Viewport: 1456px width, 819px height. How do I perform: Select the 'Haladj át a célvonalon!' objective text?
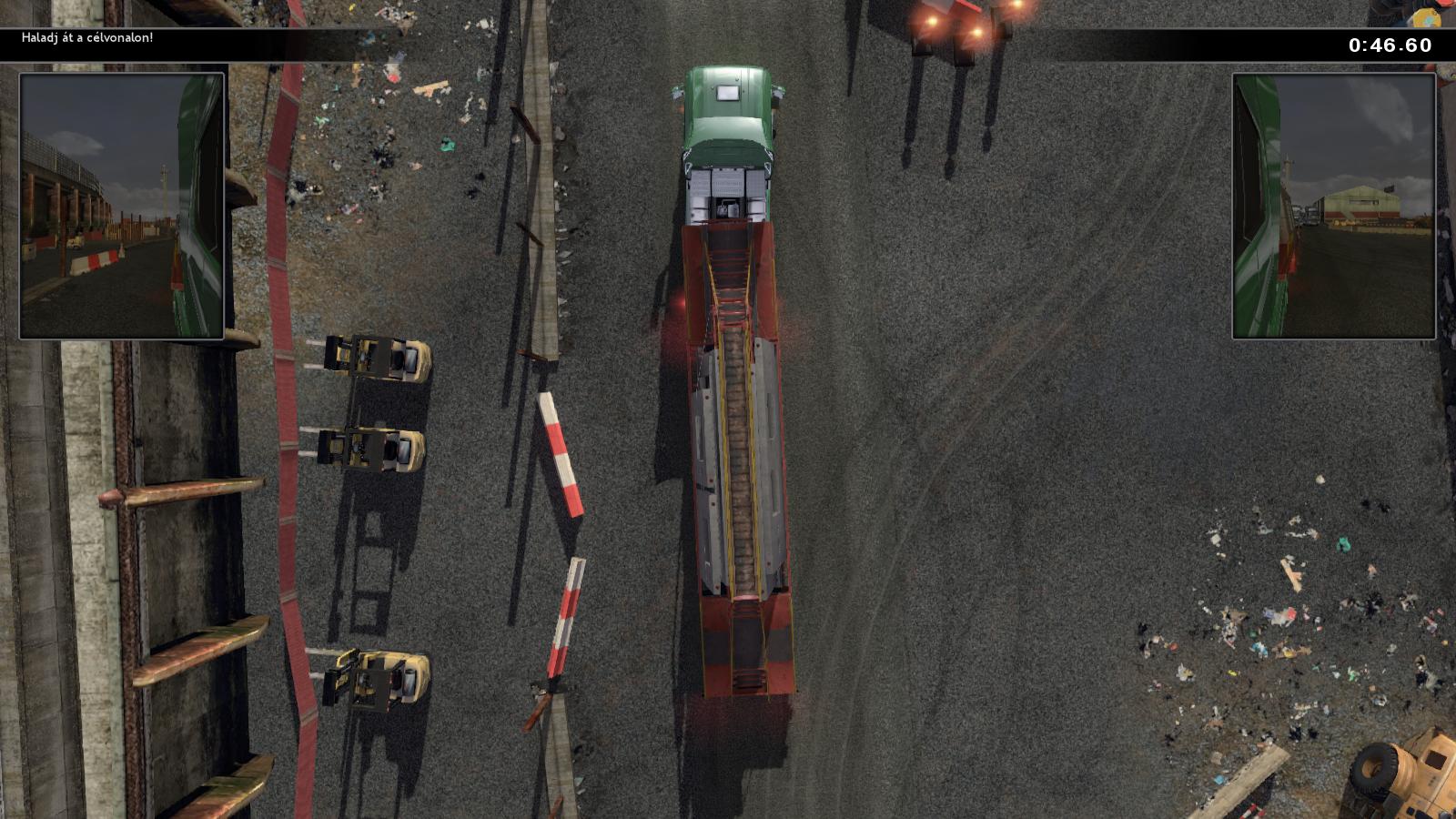pos(87,38)
